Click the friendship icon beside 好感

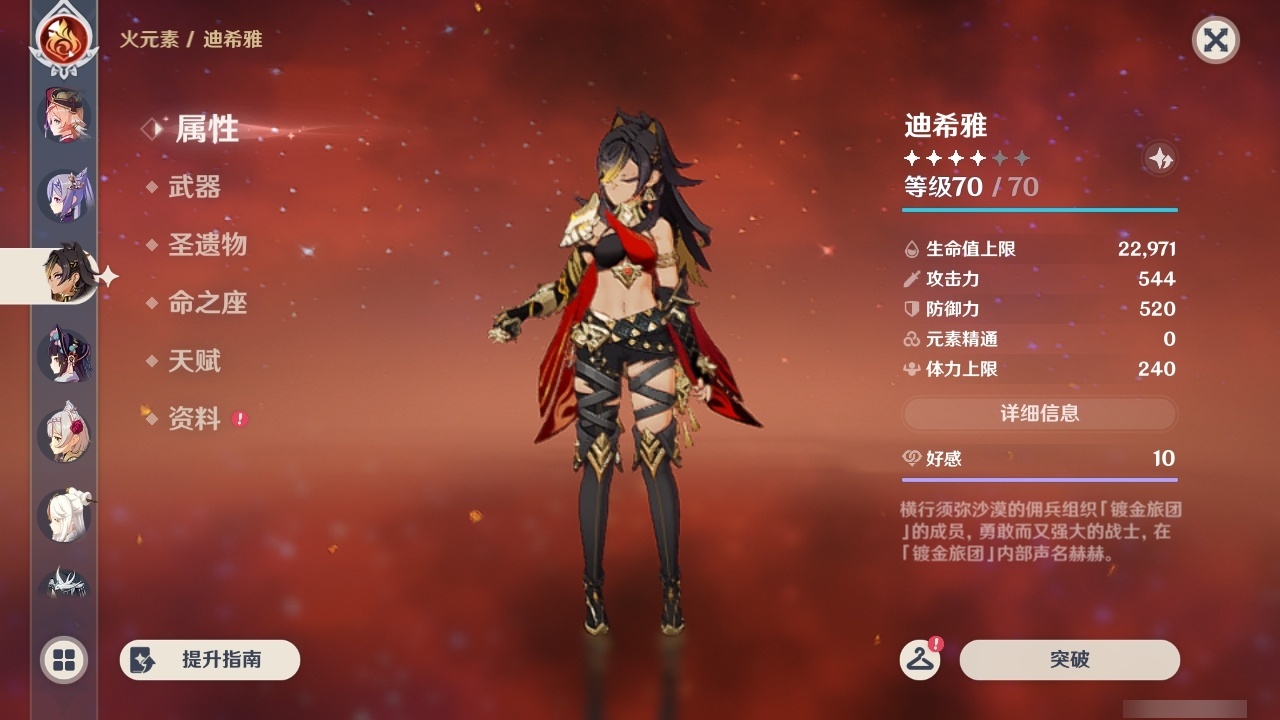911,458
